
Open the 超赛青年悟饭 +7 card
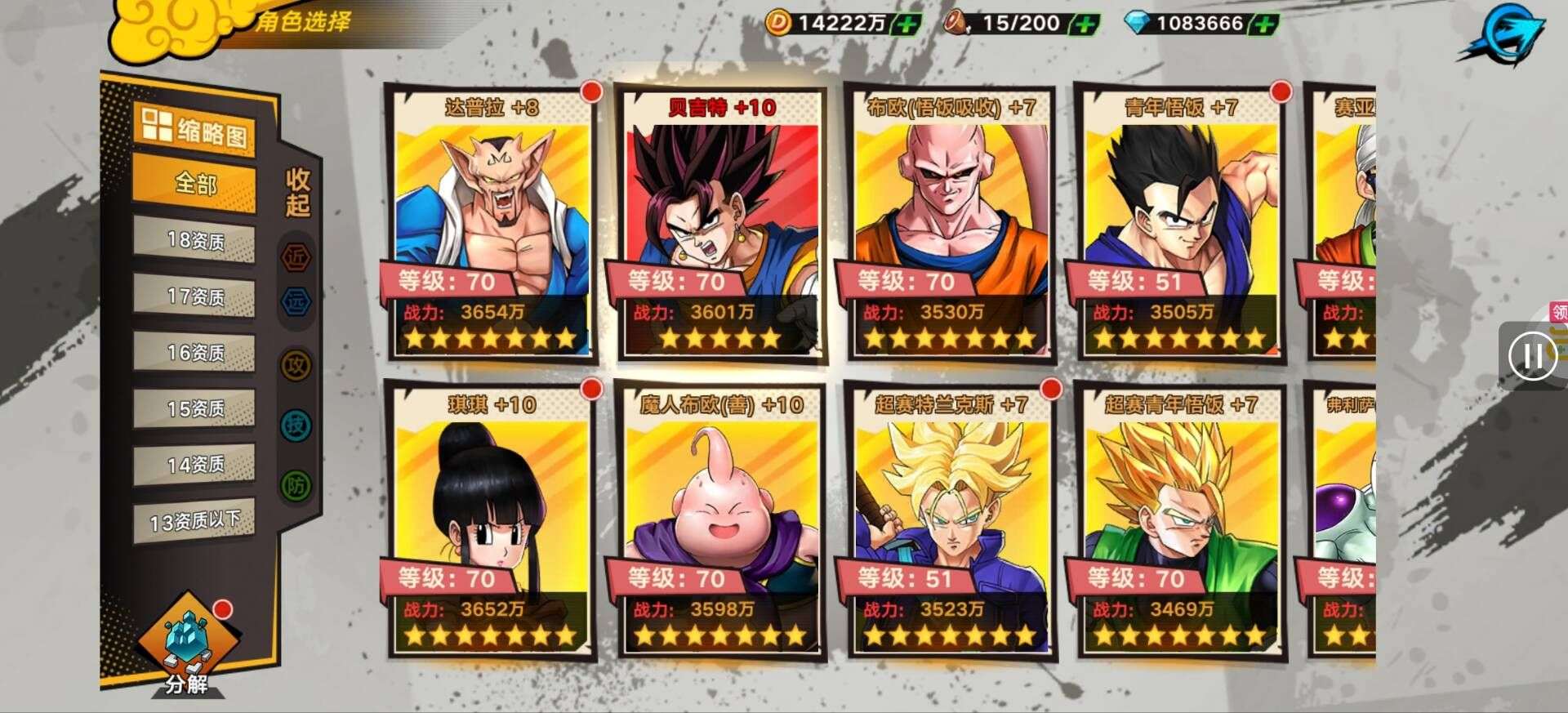pos(1180,519)
